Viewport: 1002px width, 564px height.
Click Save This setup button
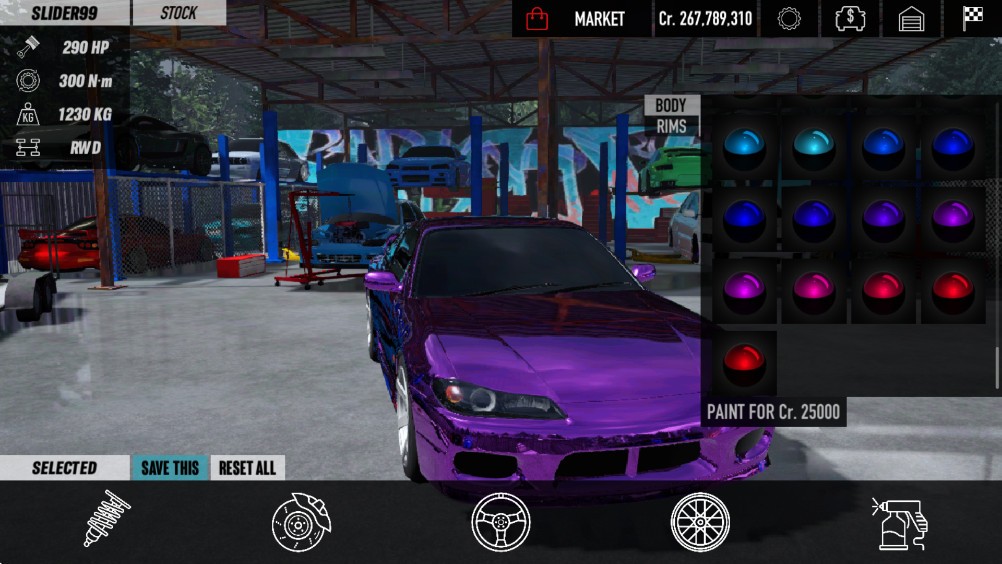[170, 468]
